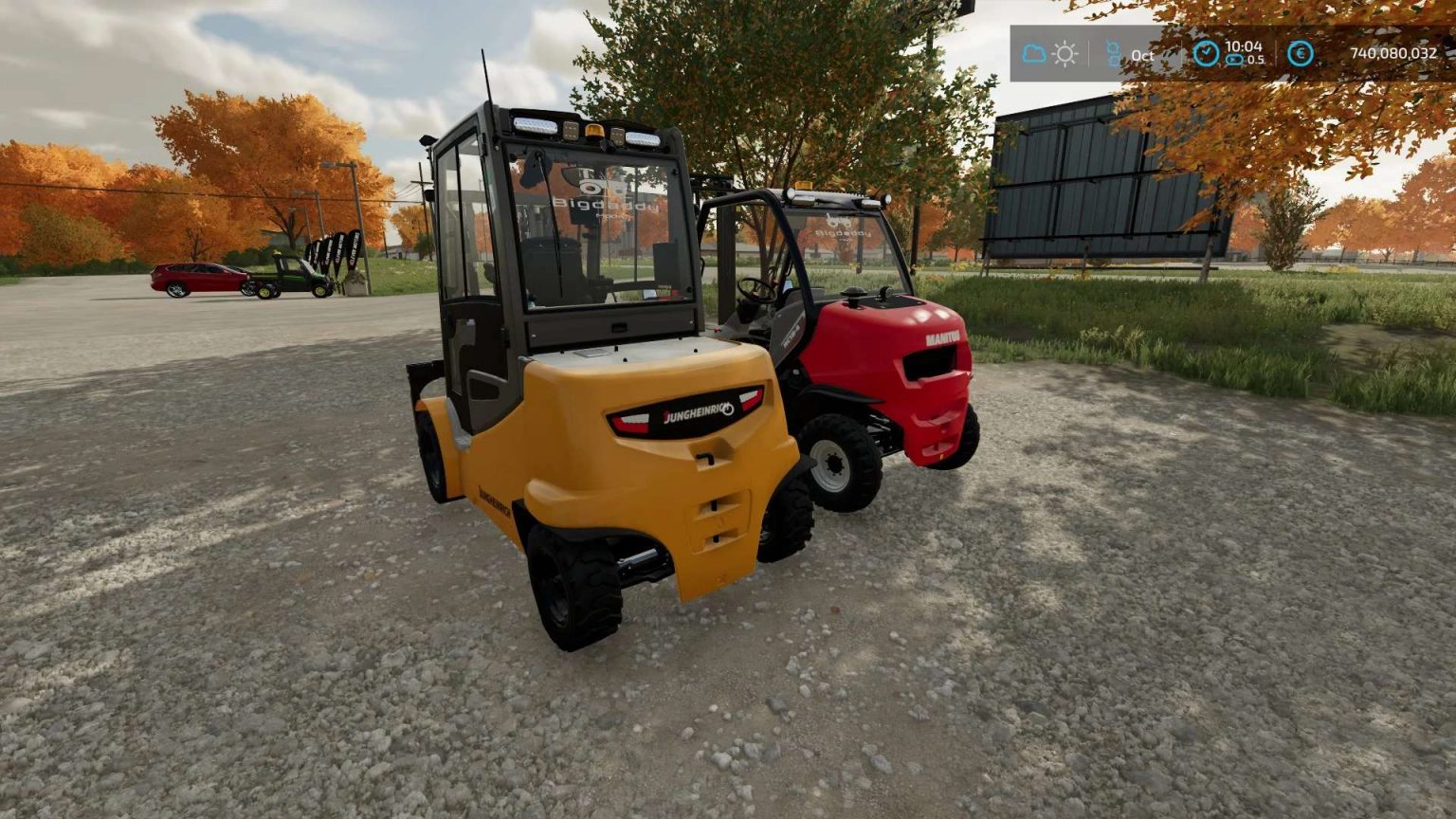Click the euro currency icon
Screen dimensions: 1456x819
[x=1301, y=55]
